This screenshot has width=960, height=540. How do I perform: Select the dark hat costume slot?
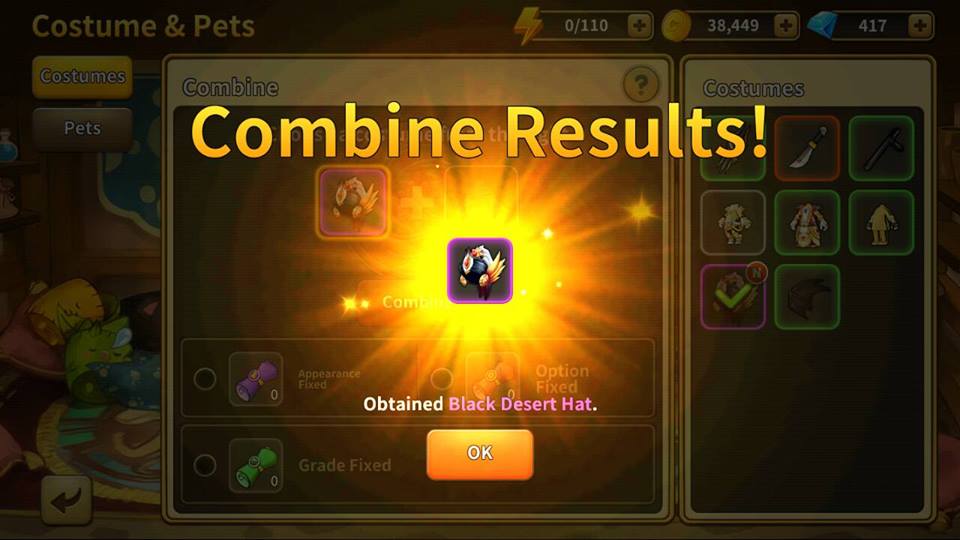(x=807, y=297)
